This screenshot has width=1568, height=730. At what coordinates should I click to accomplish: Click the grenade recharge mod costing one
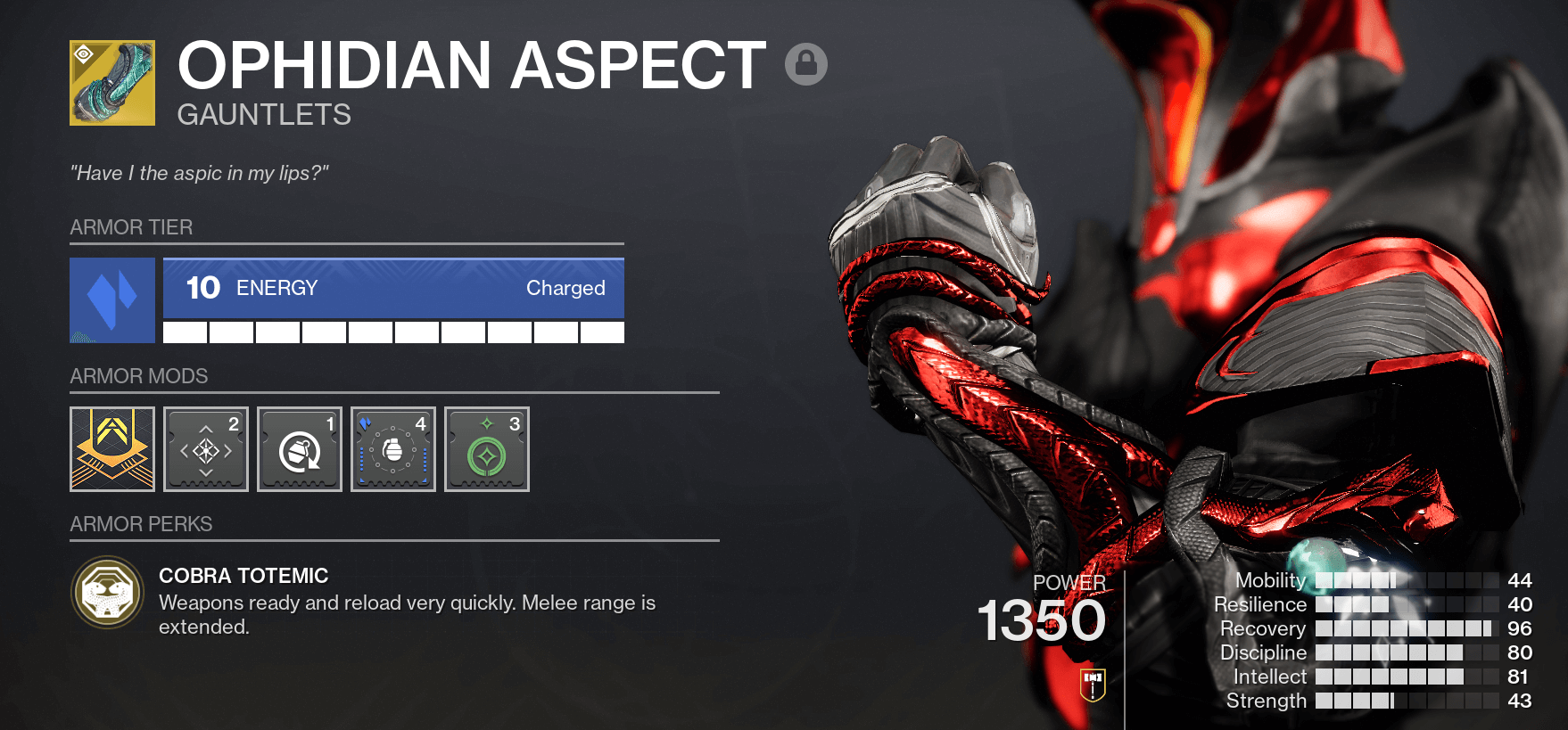299,448
